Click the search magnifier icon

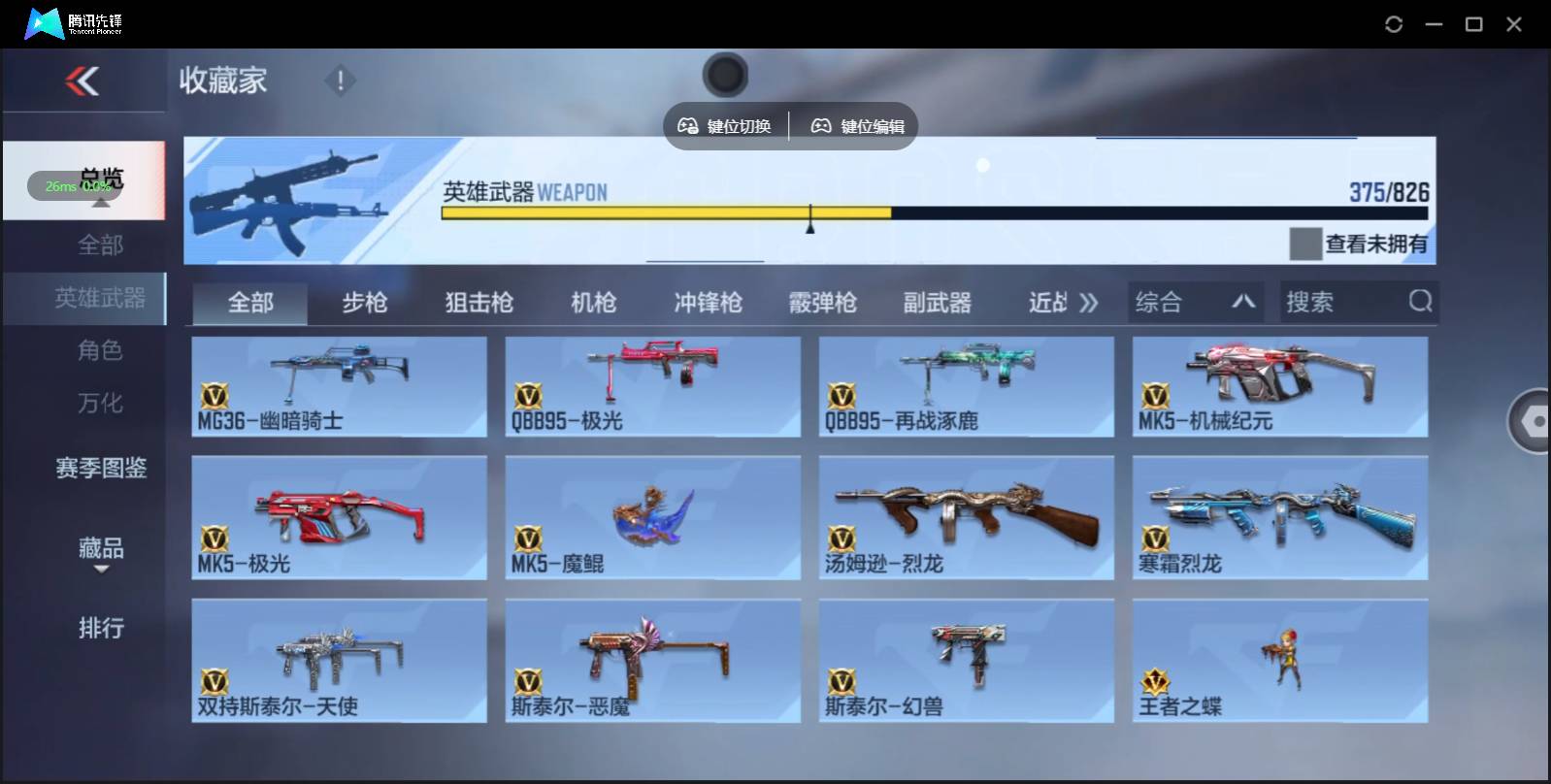(x=1421, y=302)
